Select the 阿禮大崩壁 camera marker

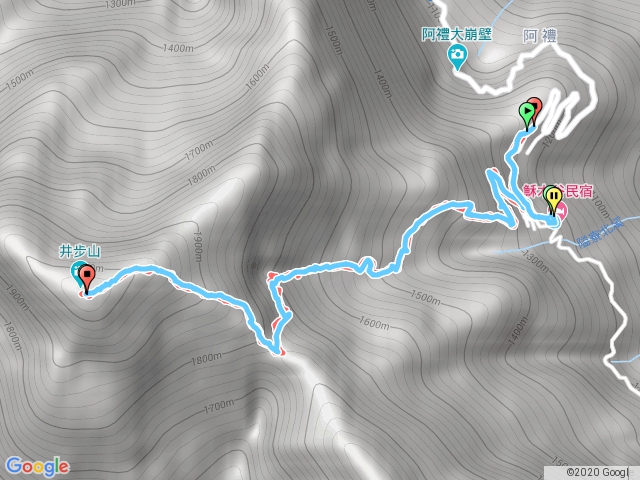458,56
